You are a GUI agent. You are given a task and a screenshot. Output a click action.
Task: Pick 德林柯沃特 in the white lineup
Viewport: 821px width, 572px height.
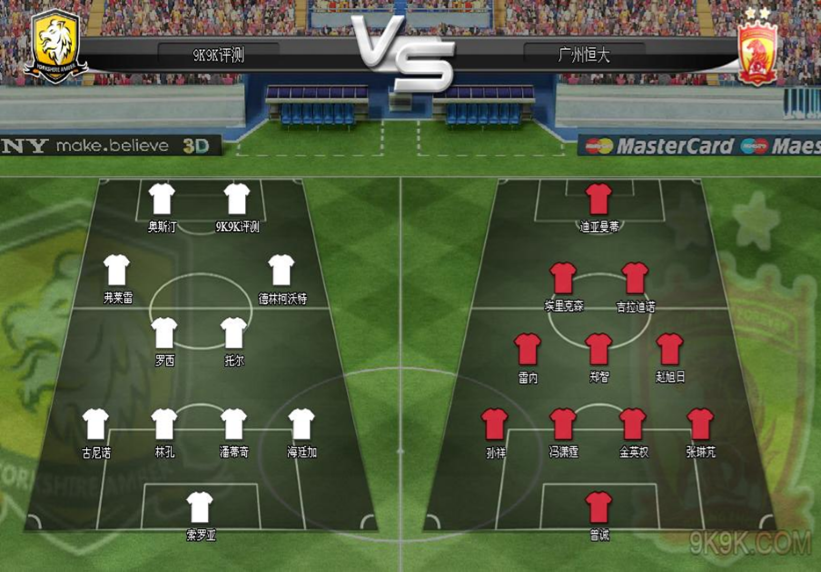coord(282,269)
